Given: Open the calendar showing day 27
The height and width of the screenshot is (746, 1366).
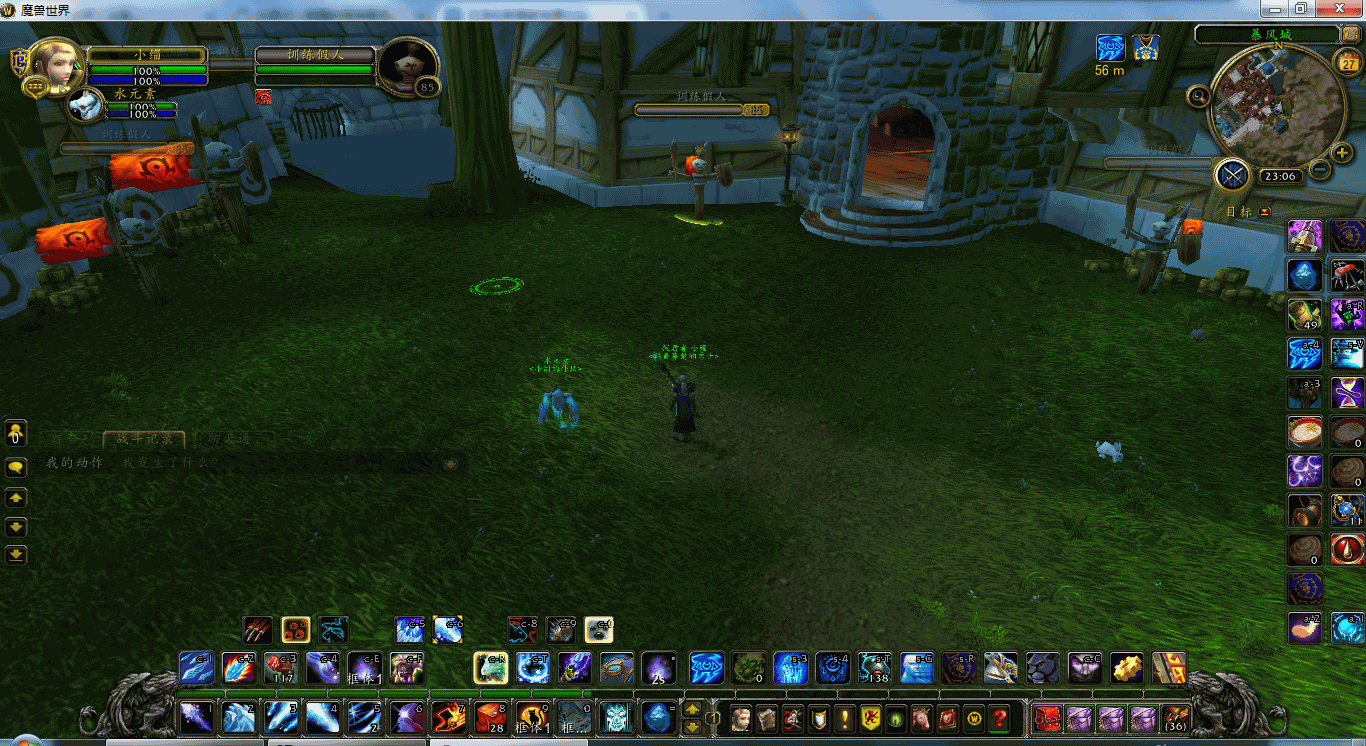Looking at the screenshot, I should point(1347,62).
